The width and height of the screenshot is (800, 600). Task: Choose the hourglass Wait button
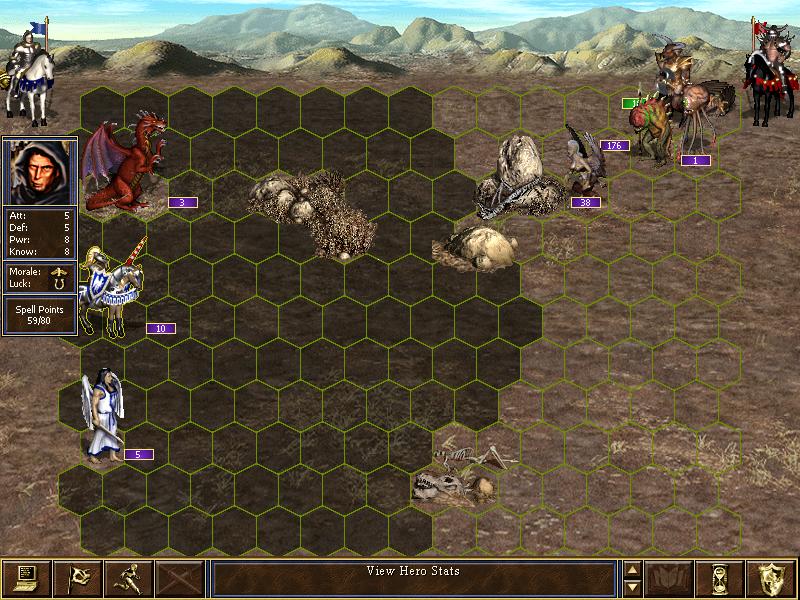(x=721, y=578)
